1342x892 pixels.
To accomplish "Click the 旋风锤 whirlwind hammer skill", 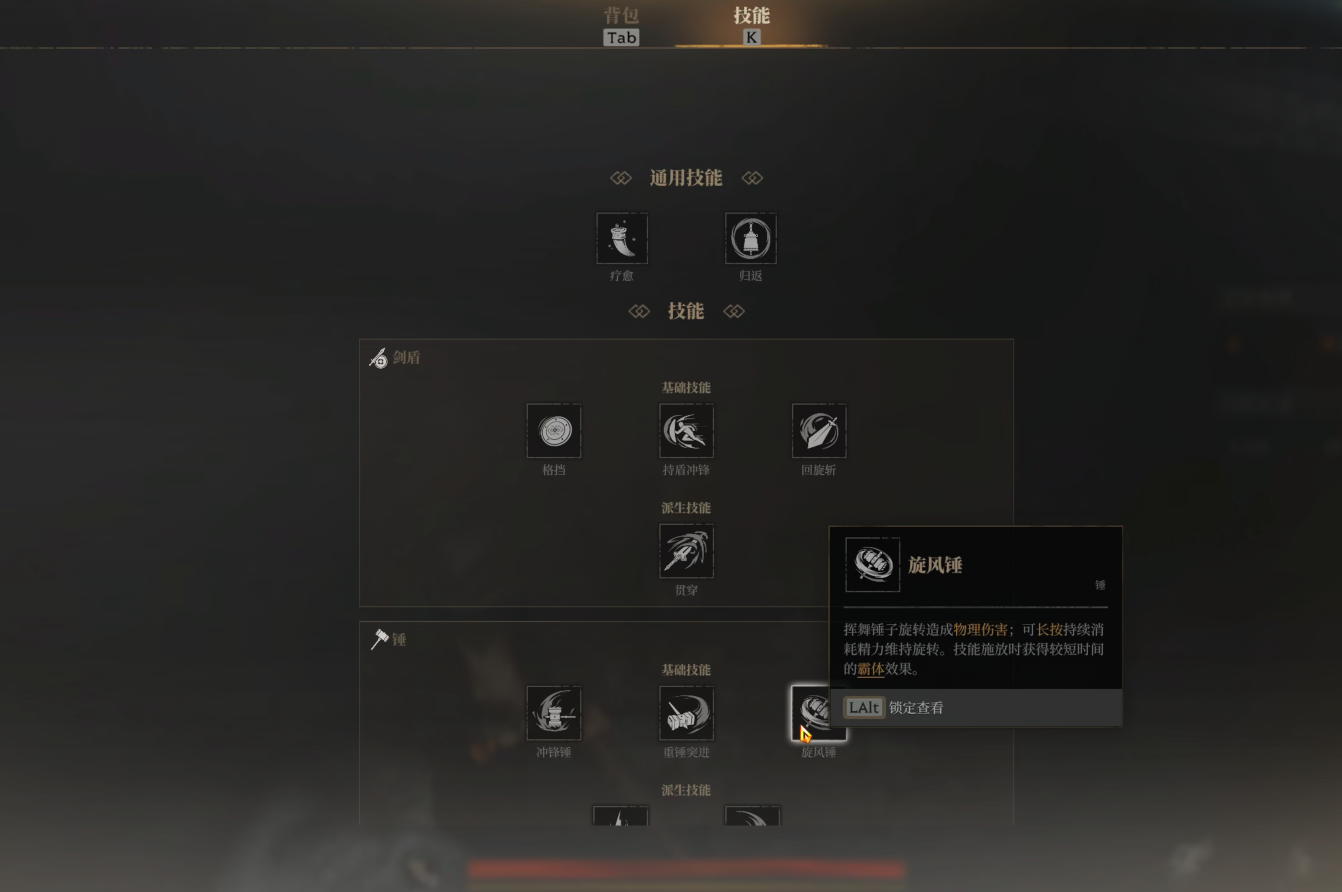I will pyautogui.click(x=818, y=713).
